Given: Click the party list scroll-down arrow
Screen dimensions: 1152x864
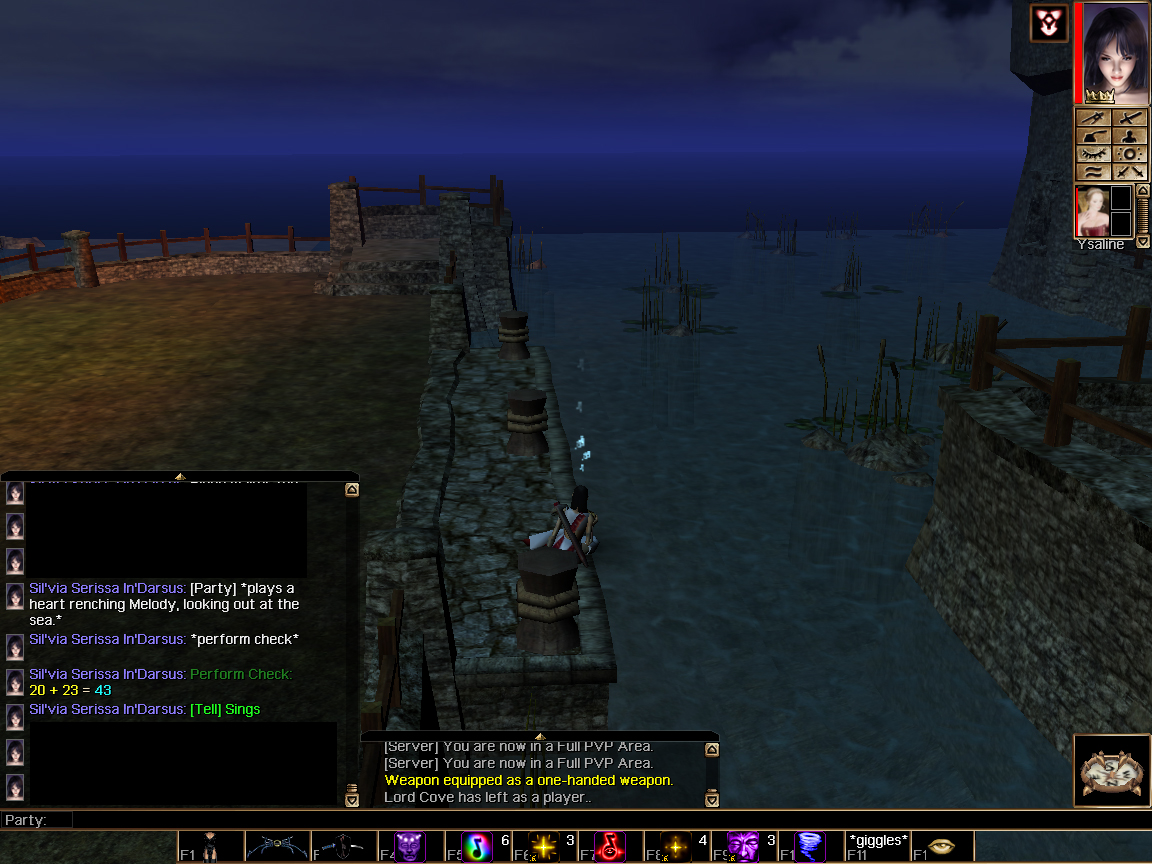Looking at the screenshot, I should click(1144, 242).
